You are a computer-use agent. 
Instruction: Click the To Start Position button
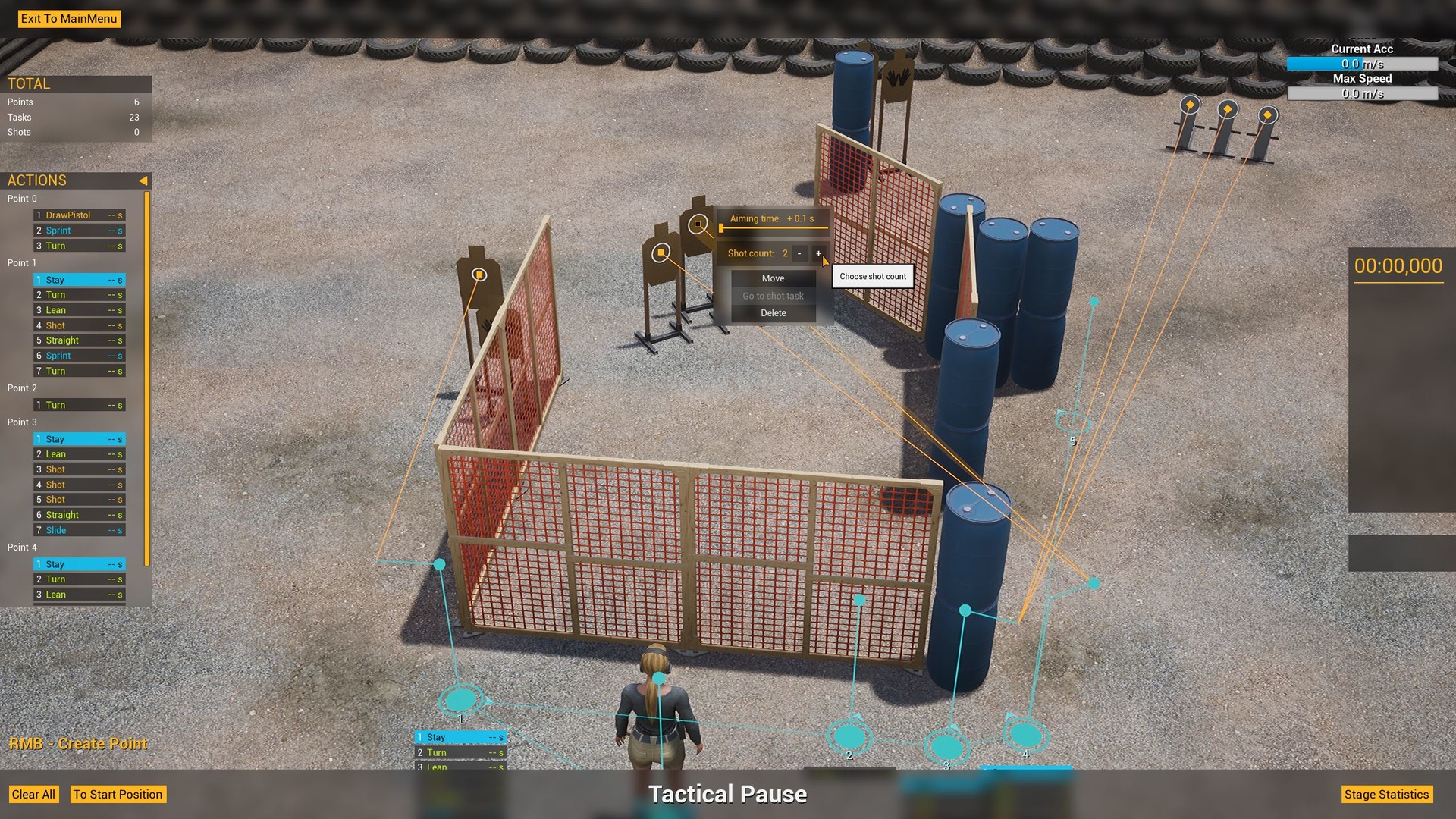[118, 794]
